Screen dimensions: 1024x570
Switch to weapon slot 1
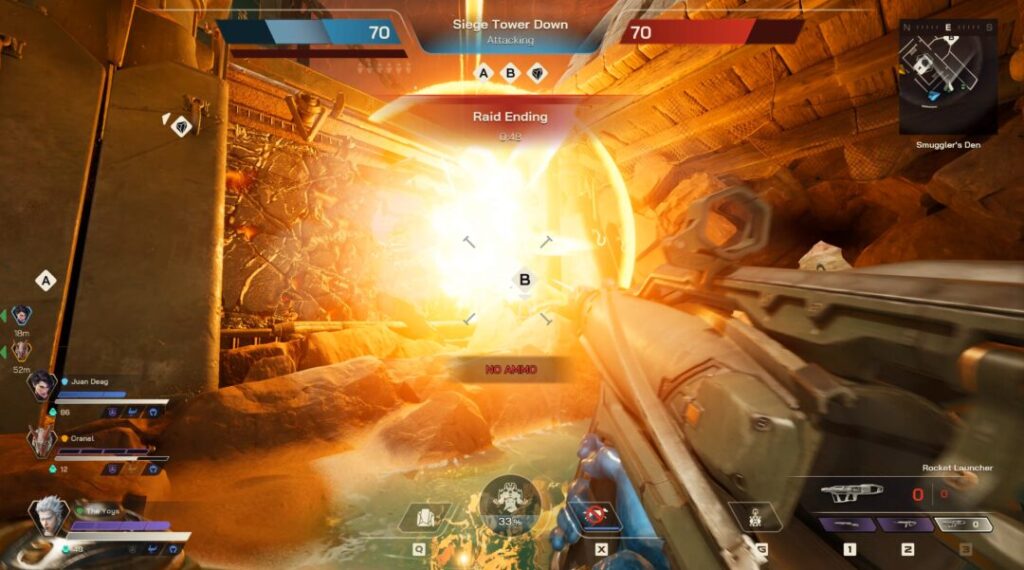[x=848, y=525]
